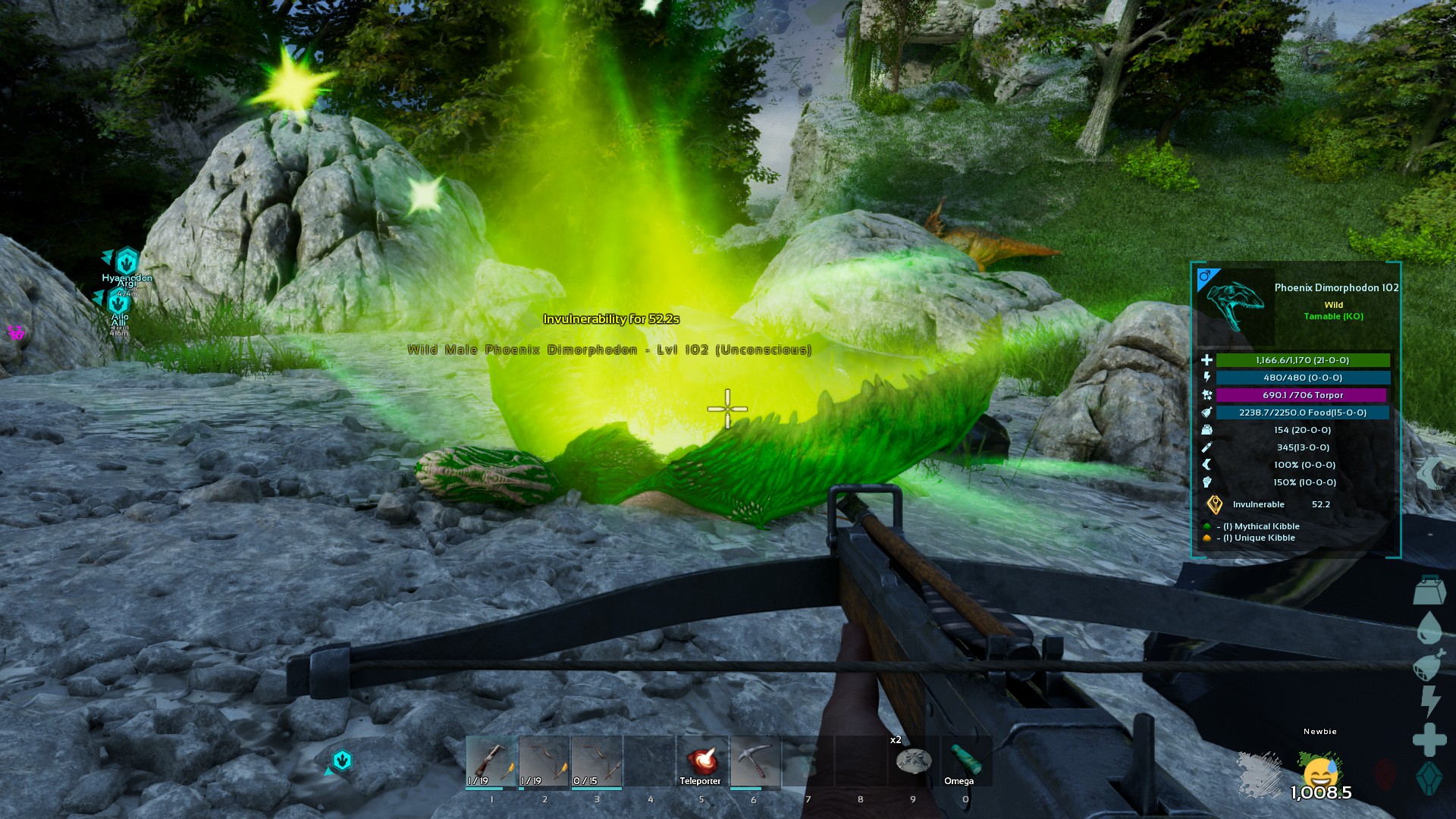Viewport: 1456px width, 819px height.
Task: Click the Invulnerable buff icon
Action: coord(1215,504)
